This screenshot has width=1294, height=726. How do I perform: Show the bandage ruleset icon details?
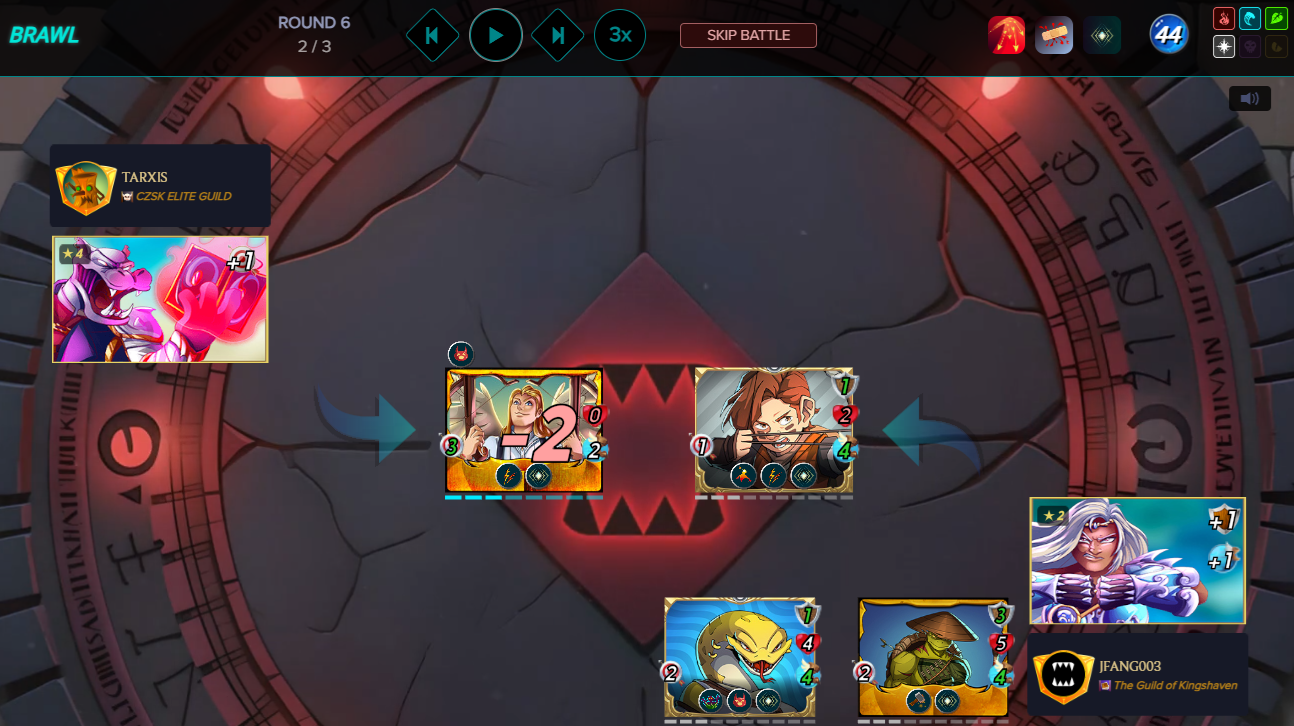(1054, 35)
